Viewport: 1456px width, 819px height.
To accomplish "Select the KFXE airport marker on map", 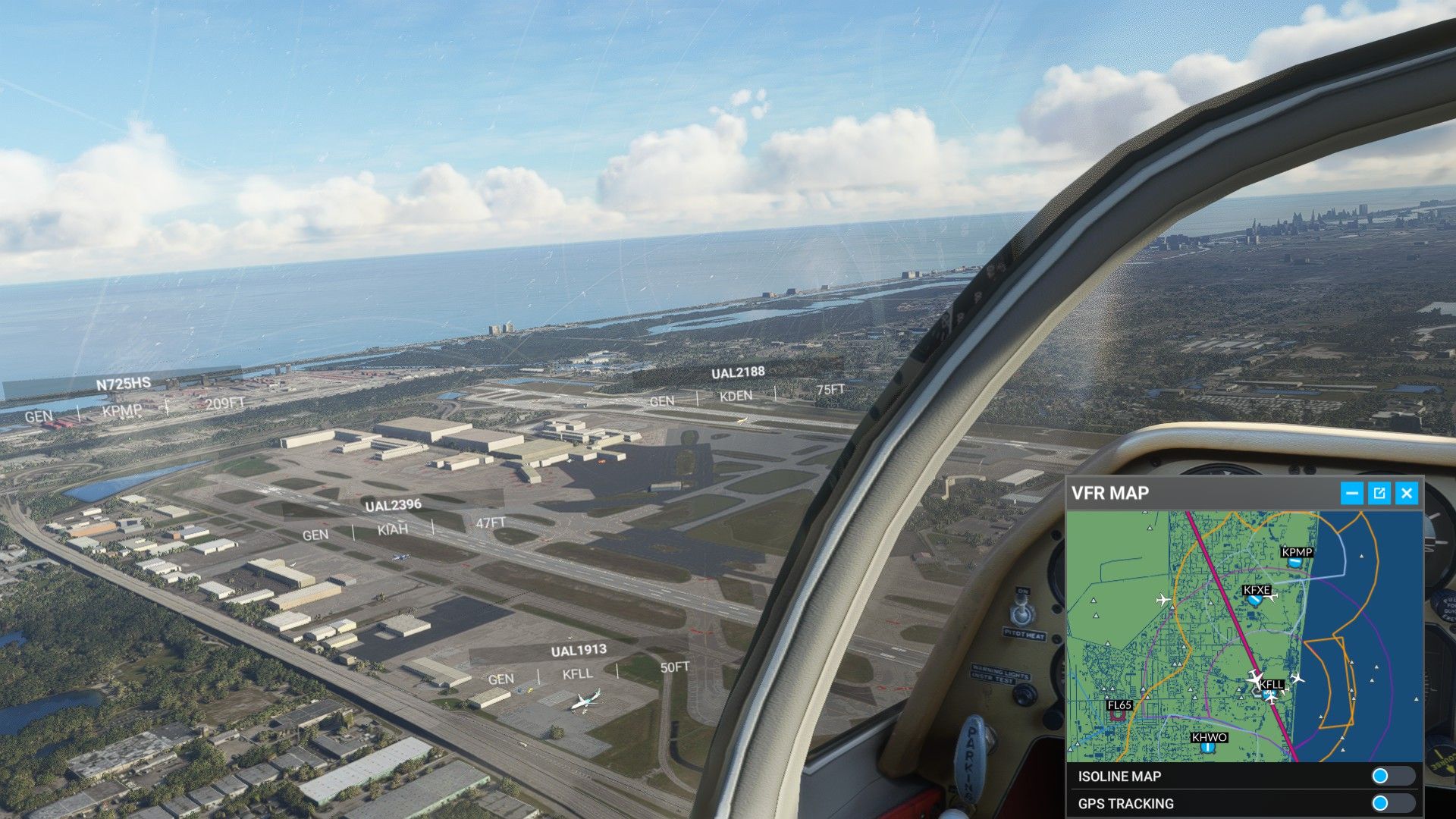I will pos(1256,600).
